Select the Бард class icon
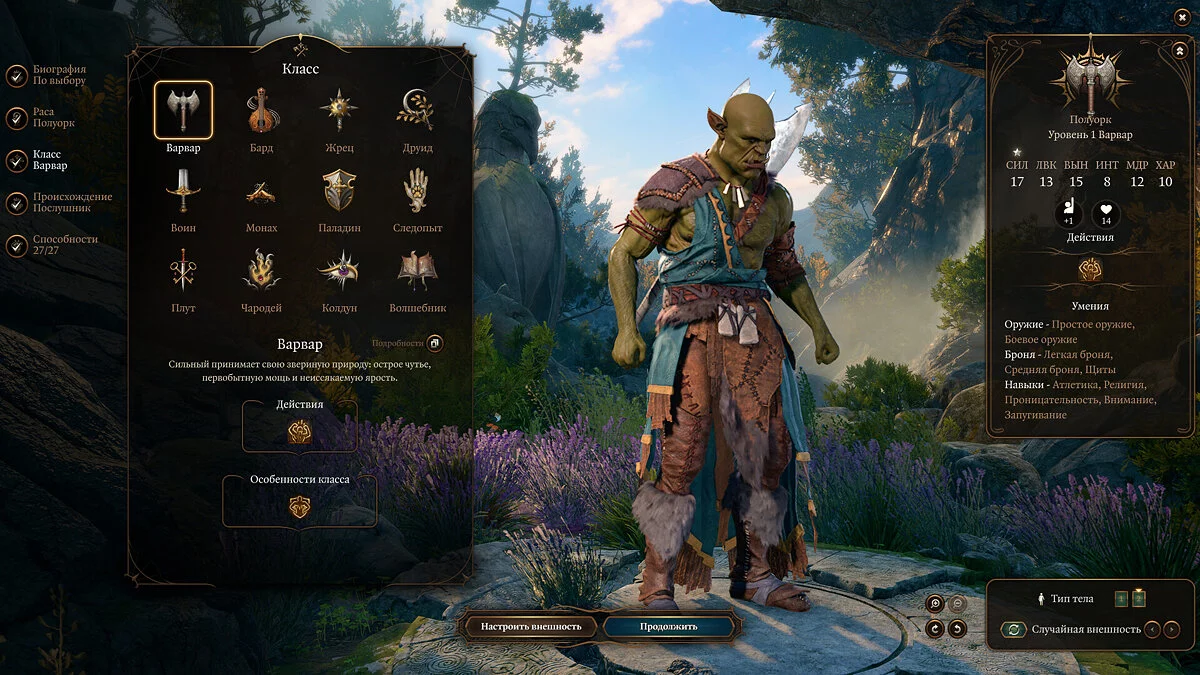The image size is (1200, 675). pyautogui.click(x=262, y=111)
